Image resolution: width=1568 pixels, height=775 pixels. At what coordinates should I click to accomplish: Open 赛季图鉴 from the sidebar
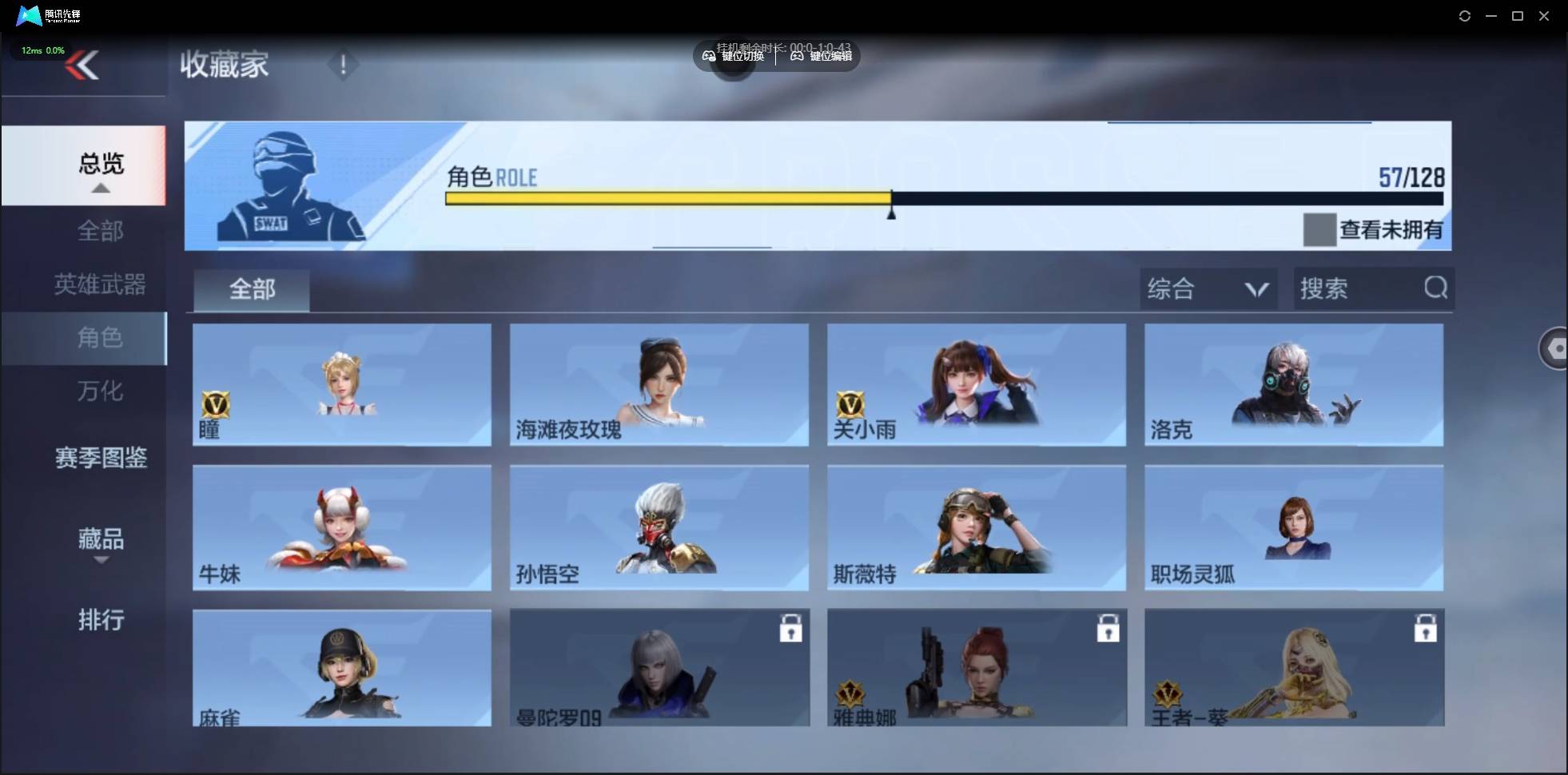pos(101,458)
